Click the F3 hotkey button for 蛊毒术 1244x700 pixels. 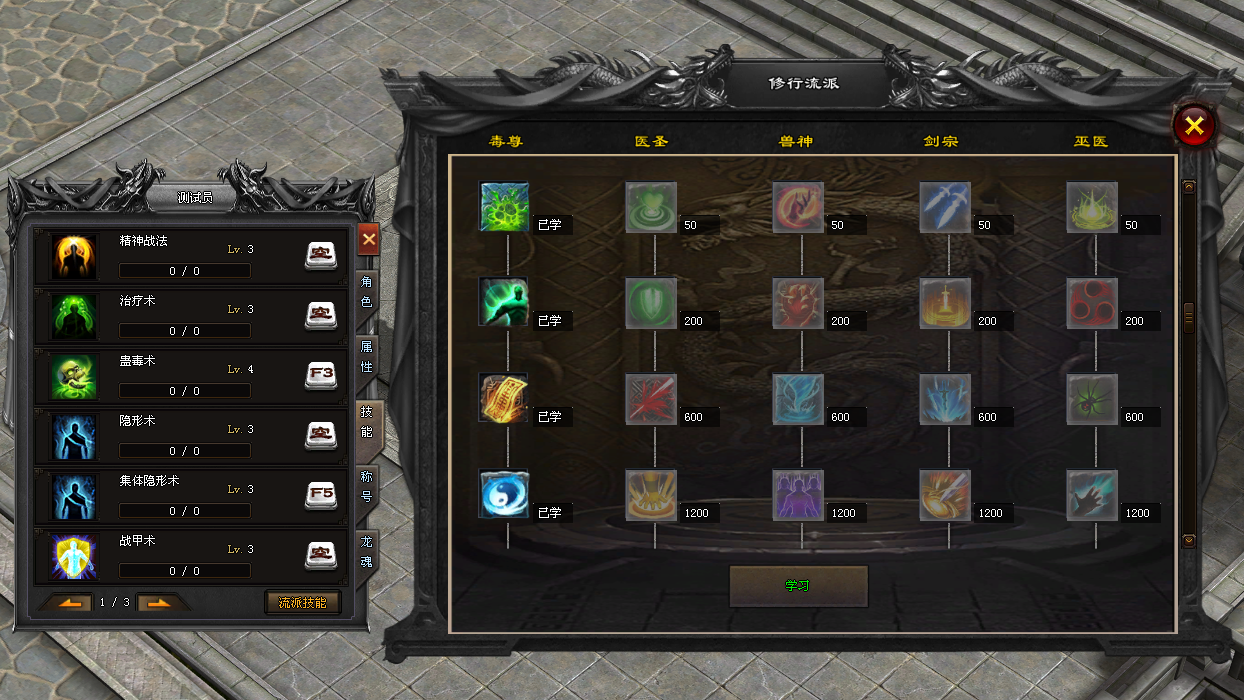(320, 376)
